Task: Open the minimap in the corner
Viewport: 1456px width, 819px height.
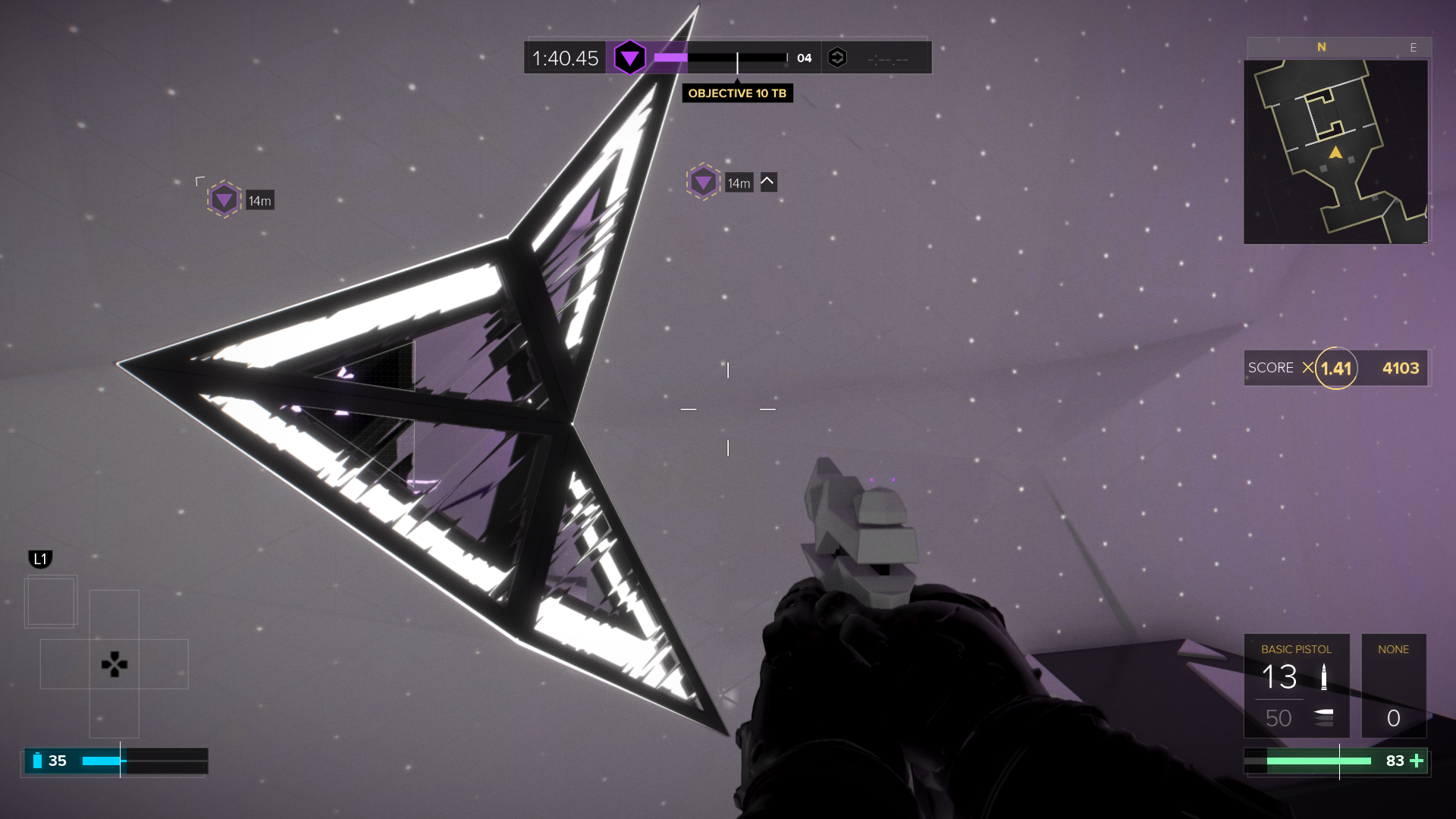Action: [x=1335, y=152]
